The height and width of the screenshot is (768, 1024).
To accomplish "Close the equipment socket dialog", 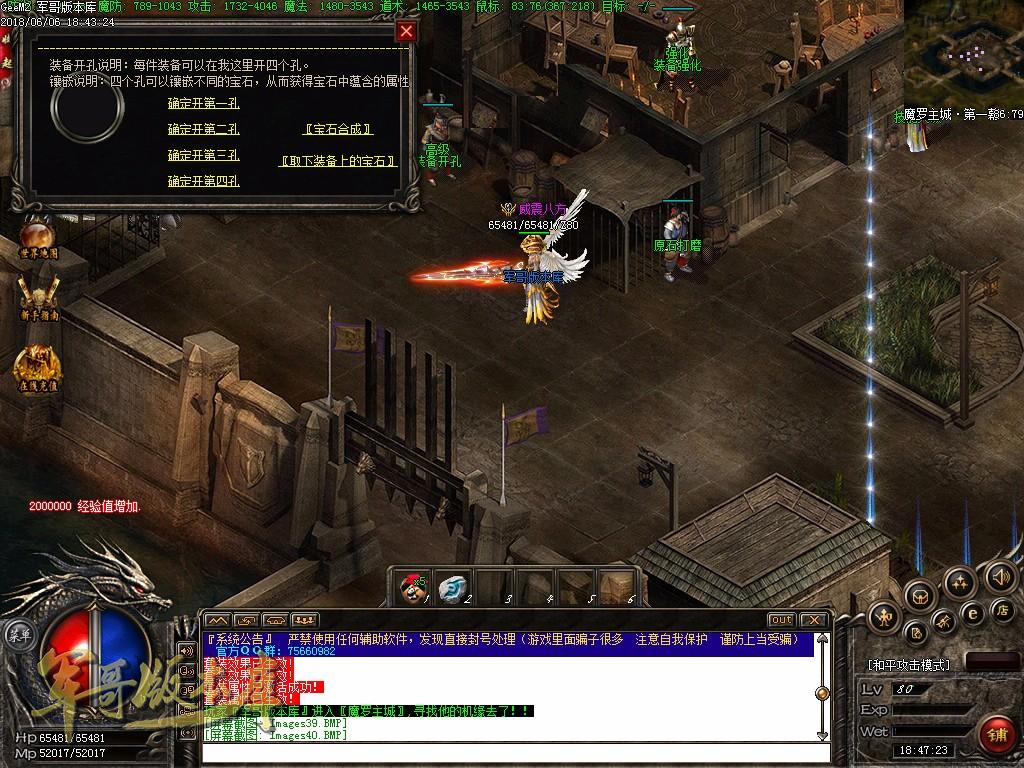I will coord(406,31).
